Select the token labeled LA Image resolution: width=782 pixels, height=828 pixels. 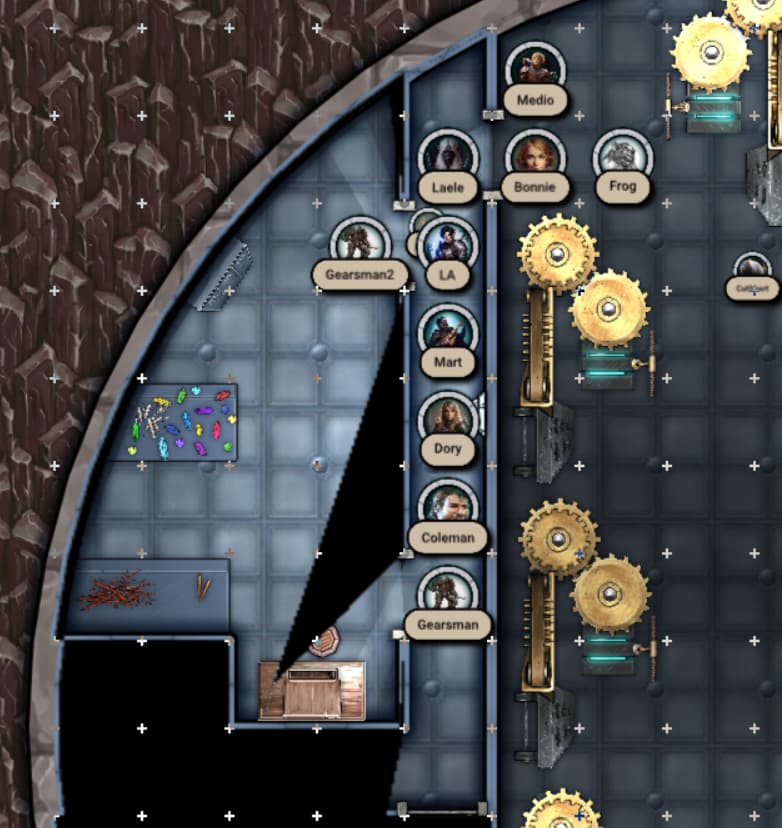(x=447, y=244)
